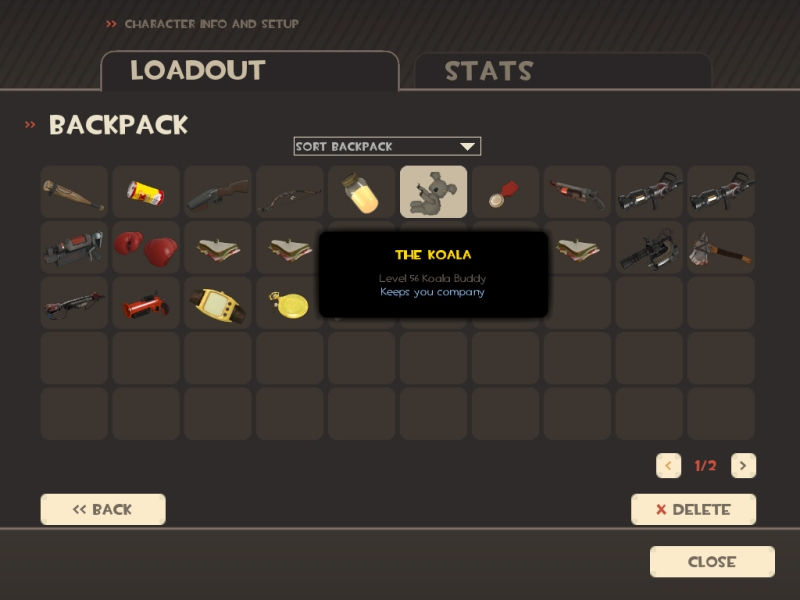Open the Sort Backpack dropdown
Screen dimensions: 800x600
click(387, 146)
